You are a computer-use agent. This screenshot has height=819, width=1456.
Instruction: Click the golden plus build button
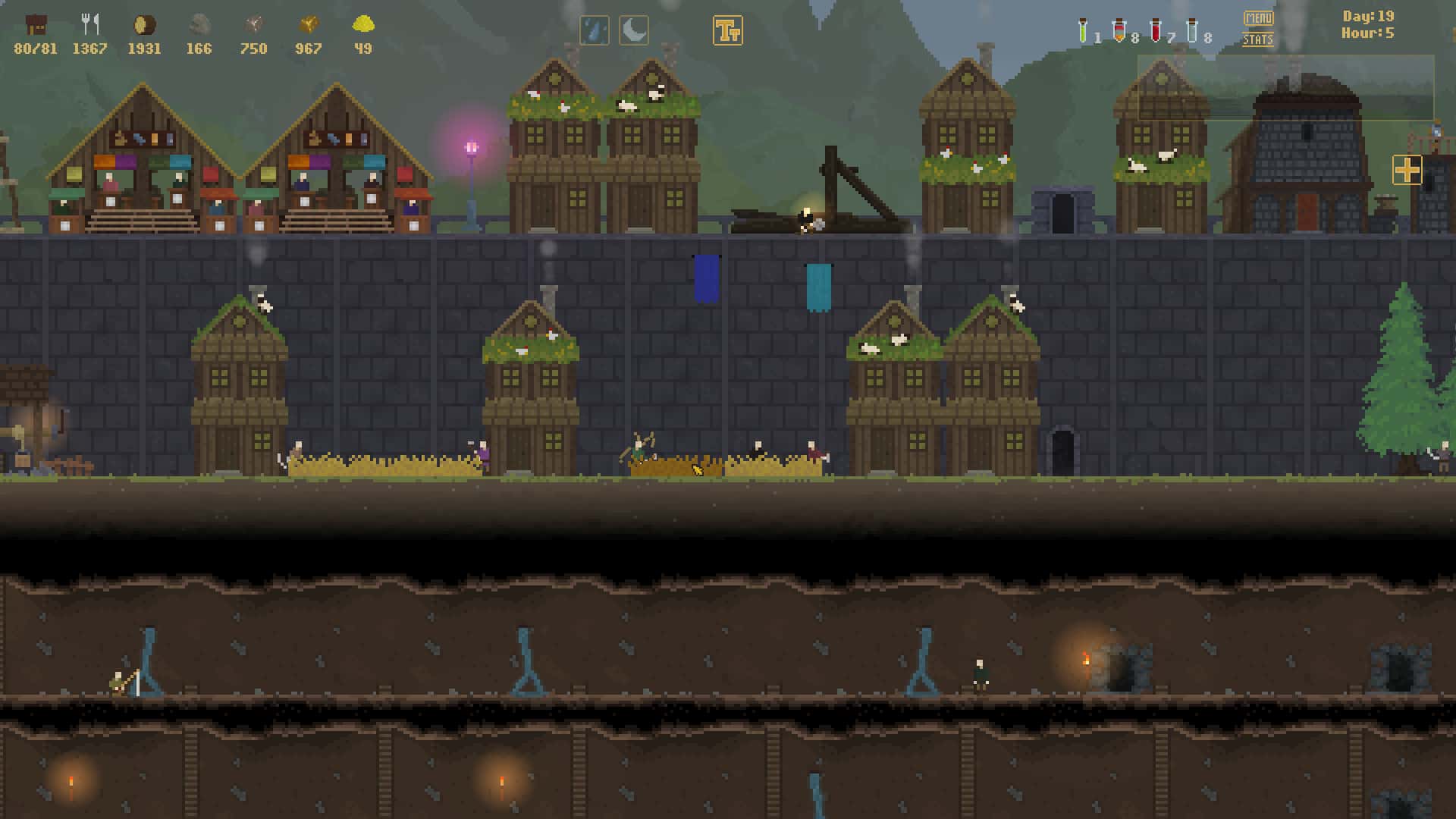click(1407, 170)
